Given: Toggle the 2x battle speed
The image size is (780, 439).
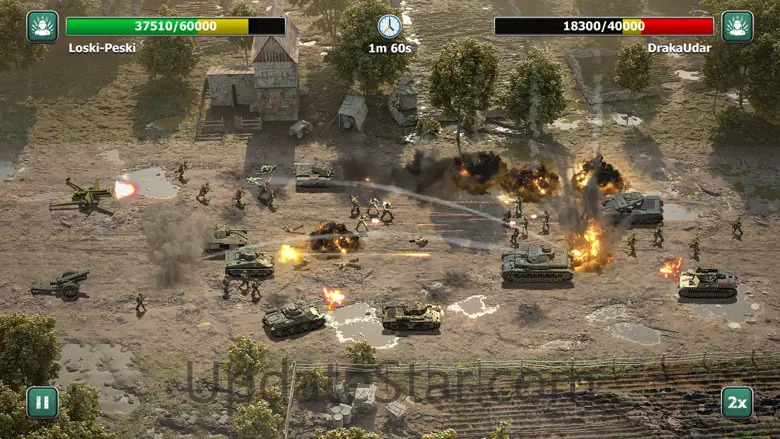Looking at the screenshot, I should (737, 402).
